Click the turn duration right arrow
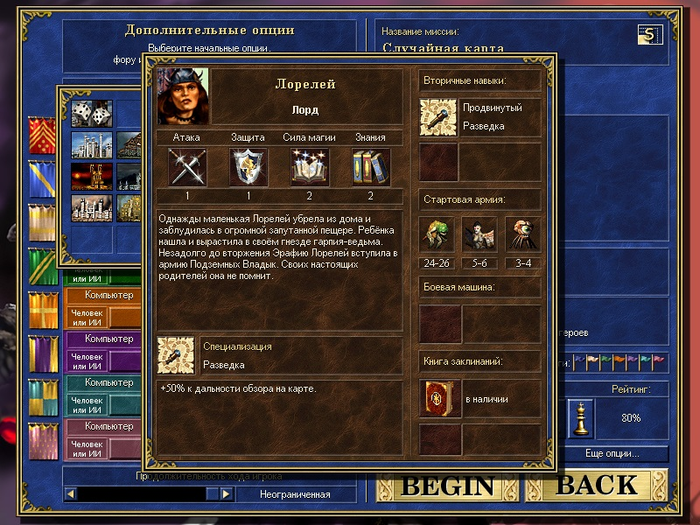This screenshot has width=700, height=525. pos(226,494)
